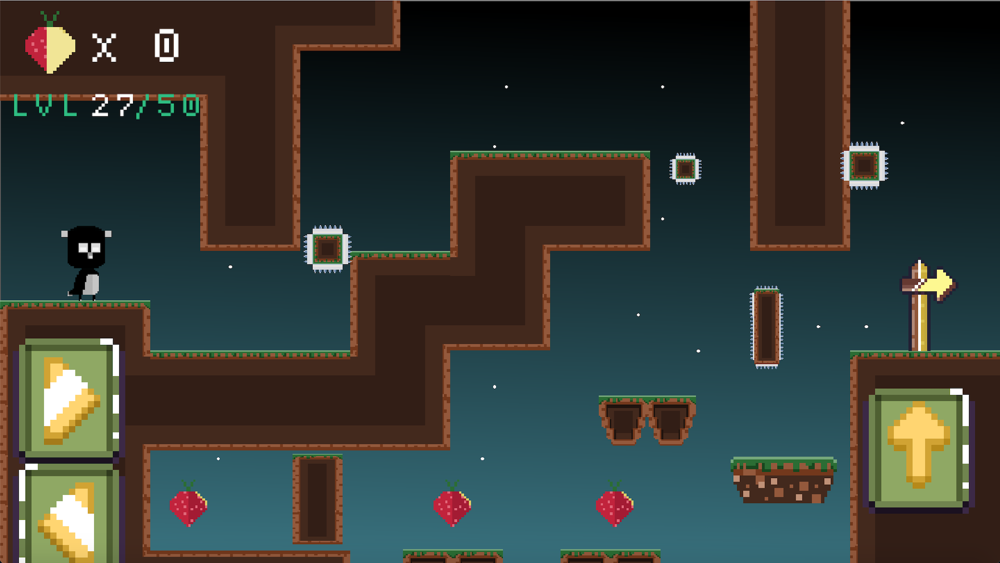Image resolution: width=1000 pixels, height=563 pixels.
Task: Tap the left-pointing arrow move button
Action: pos(68,517)
